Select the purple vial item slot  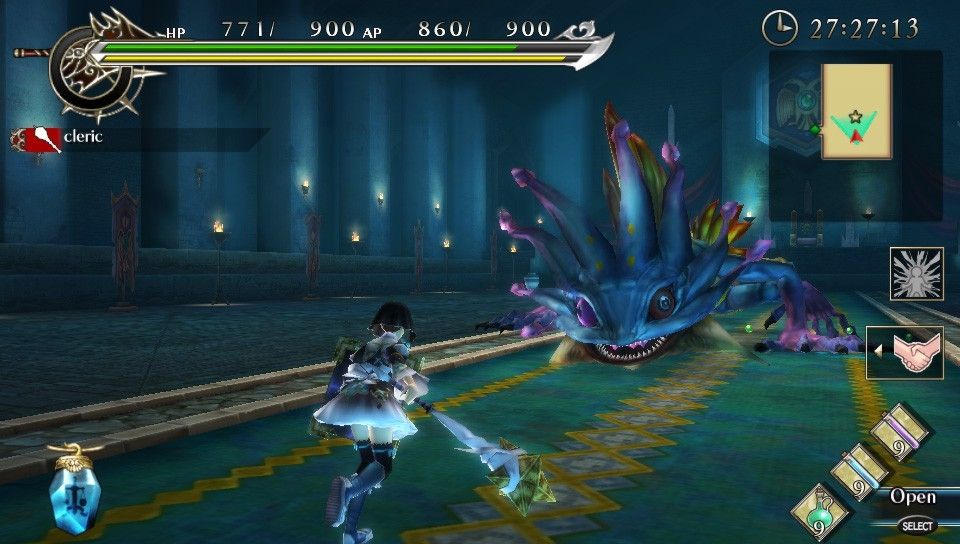point(900,432)
